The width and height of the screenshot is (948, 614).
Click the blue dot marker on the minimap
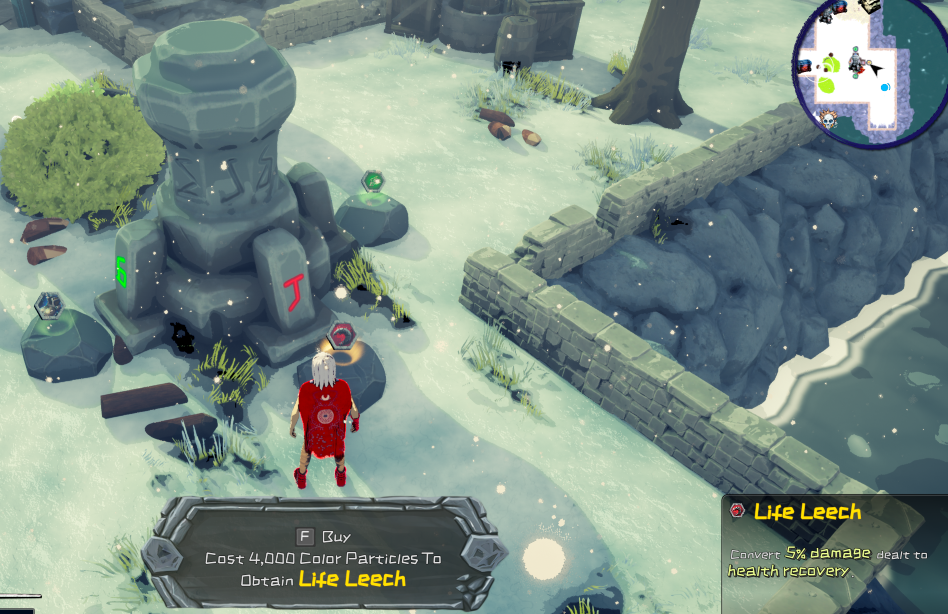(x=885, y=88)
